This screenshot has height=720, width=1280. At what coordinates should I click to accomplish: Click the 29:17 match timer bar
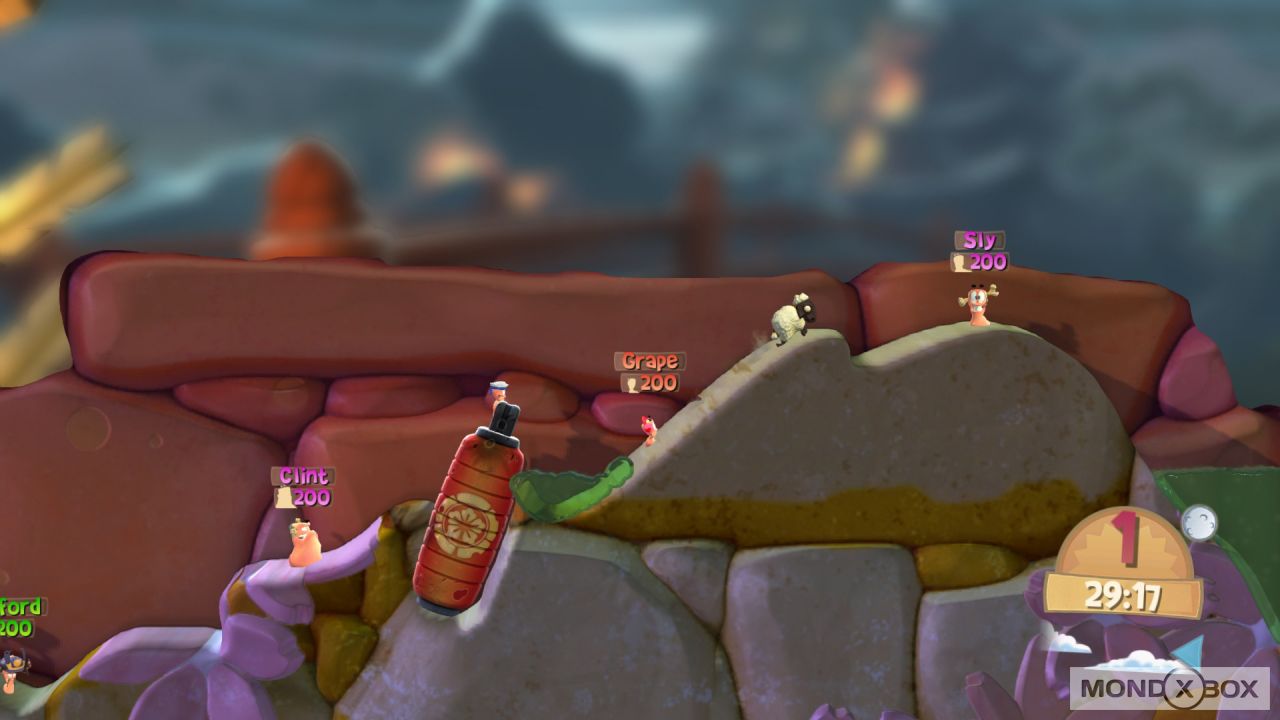click(1120, 593)
